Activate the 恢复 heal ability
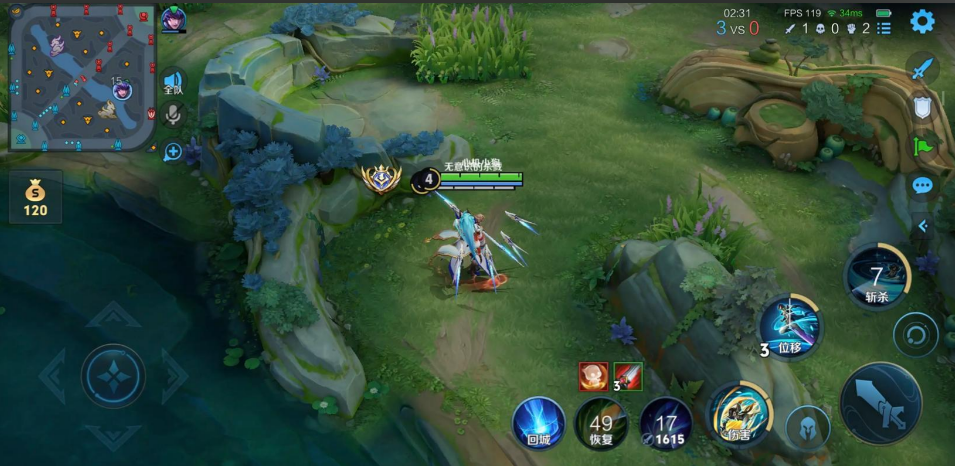Image resolution: width=955 pixels, height=466 pixels. point(601,422)
